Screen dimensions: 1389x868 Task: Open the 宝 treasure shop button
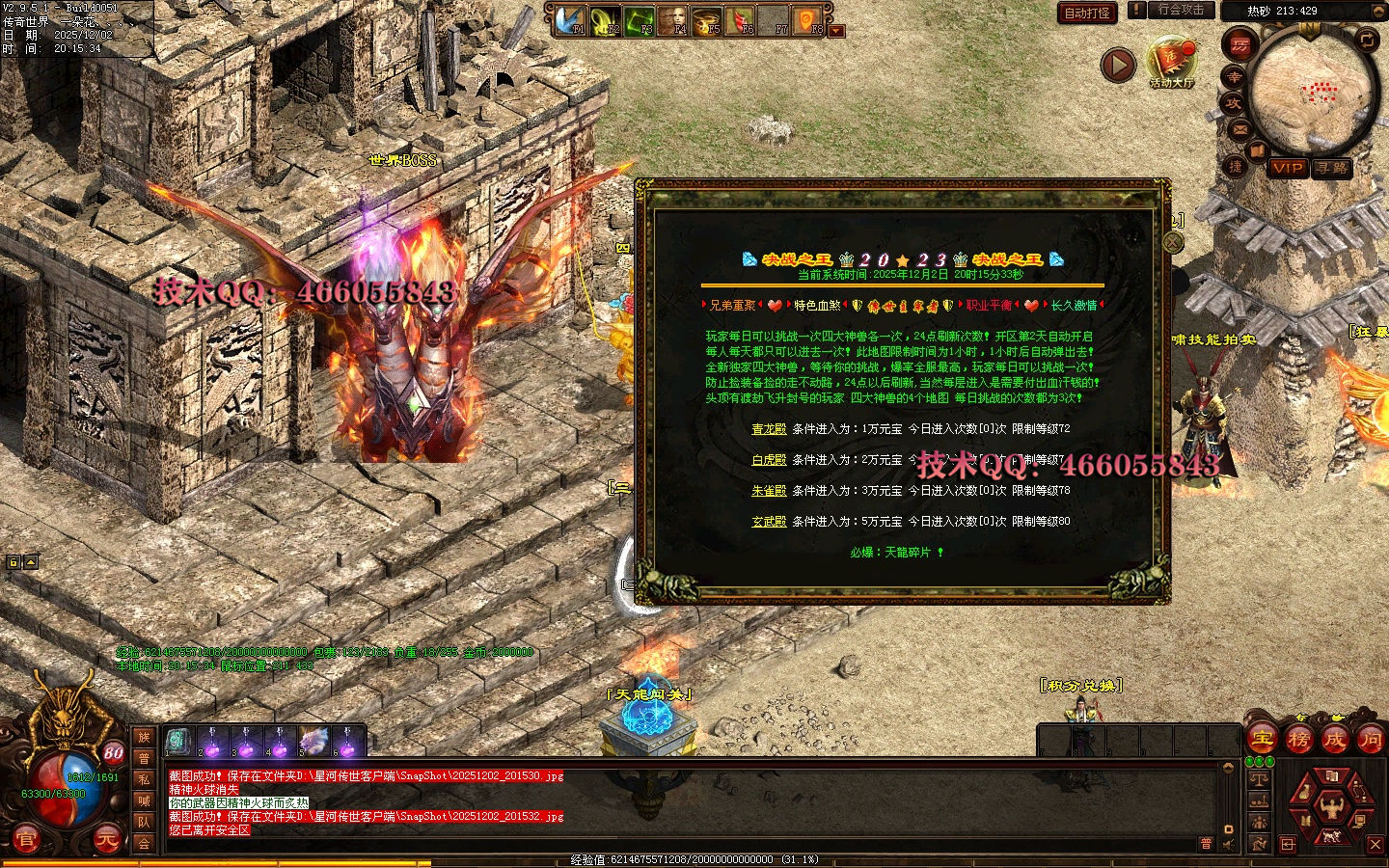click(1262, 741)
